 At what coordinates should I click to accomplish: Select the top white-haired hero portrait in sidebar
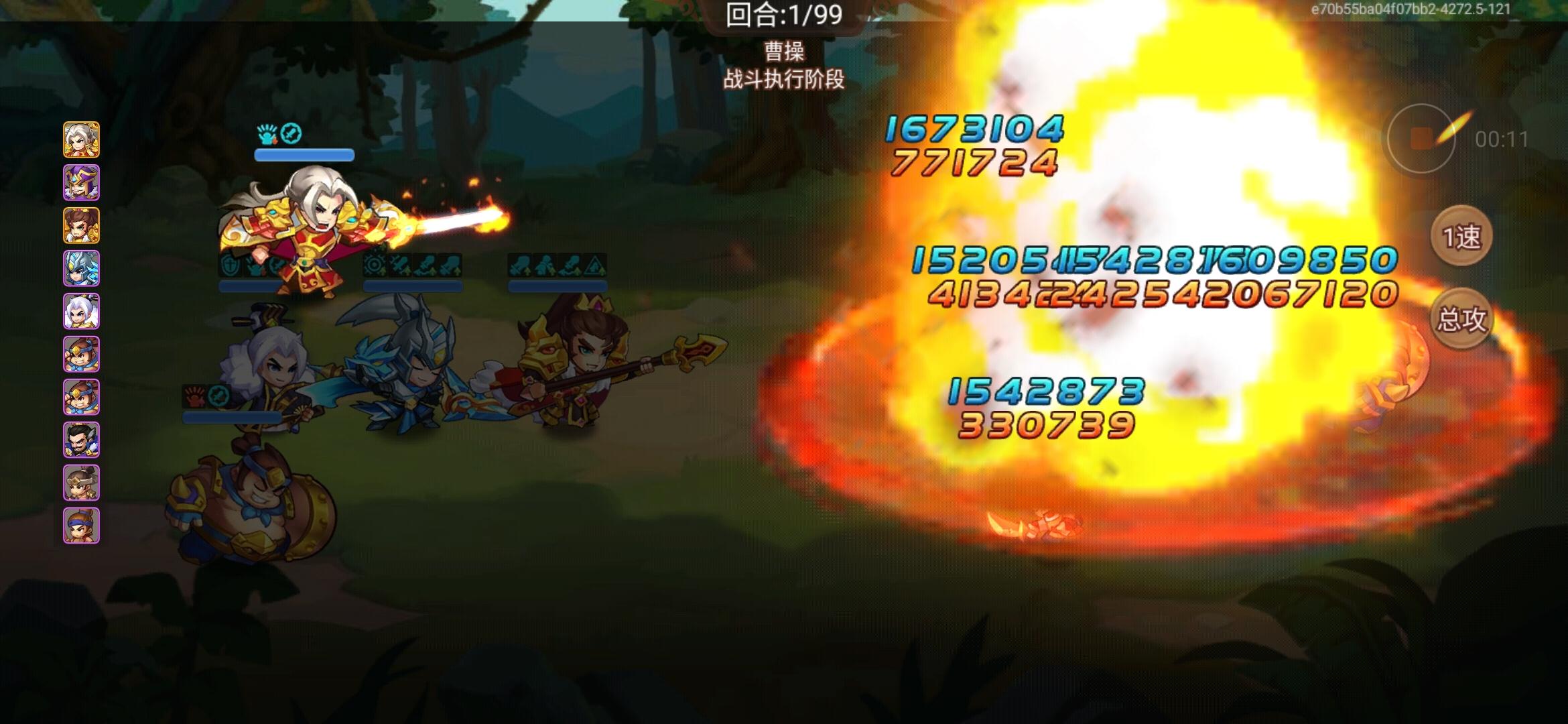(82, 139)
